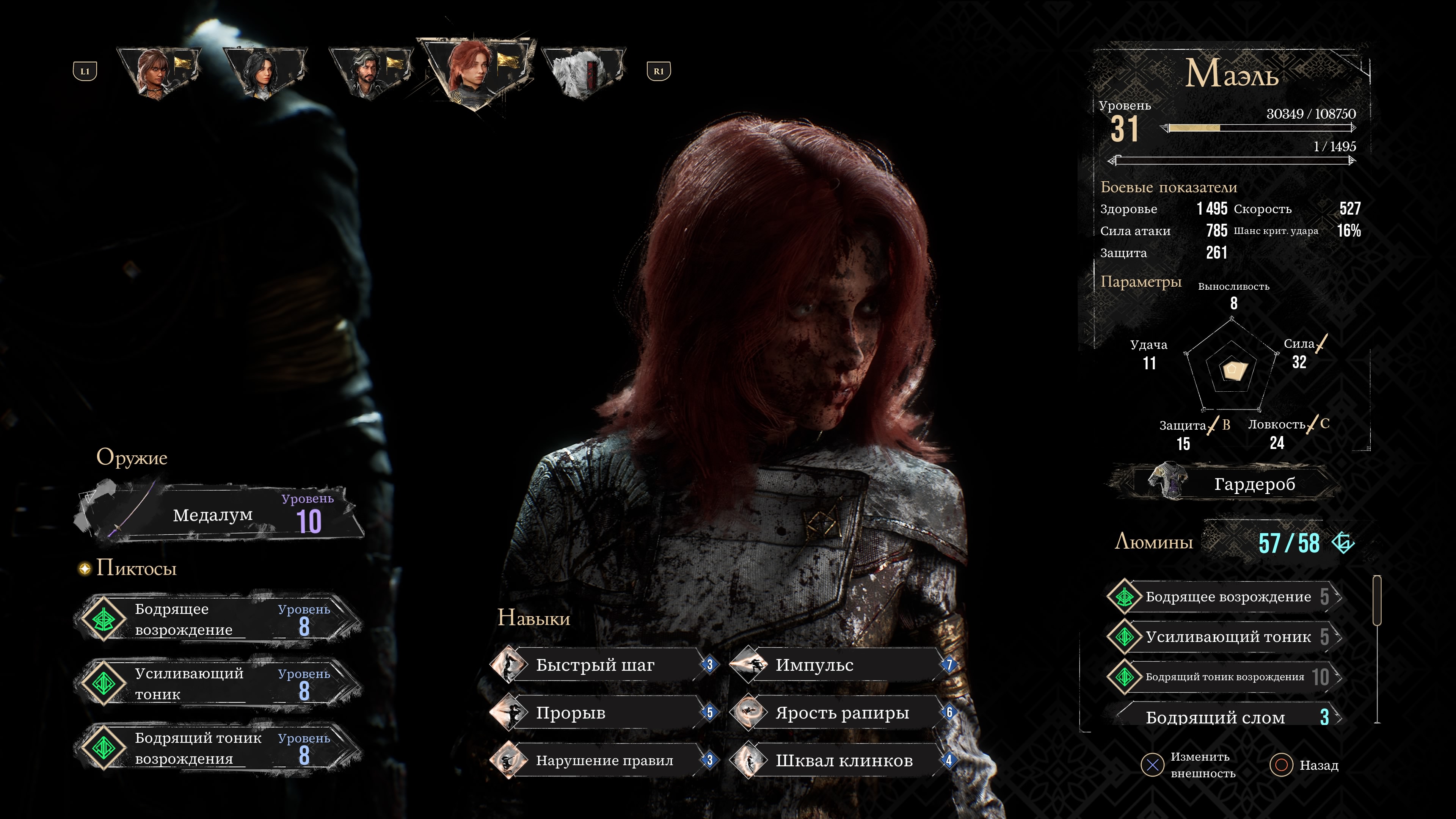
Task: Open the Бодрящее возрождение pictos slot at level 8
Action: (218, 619)
